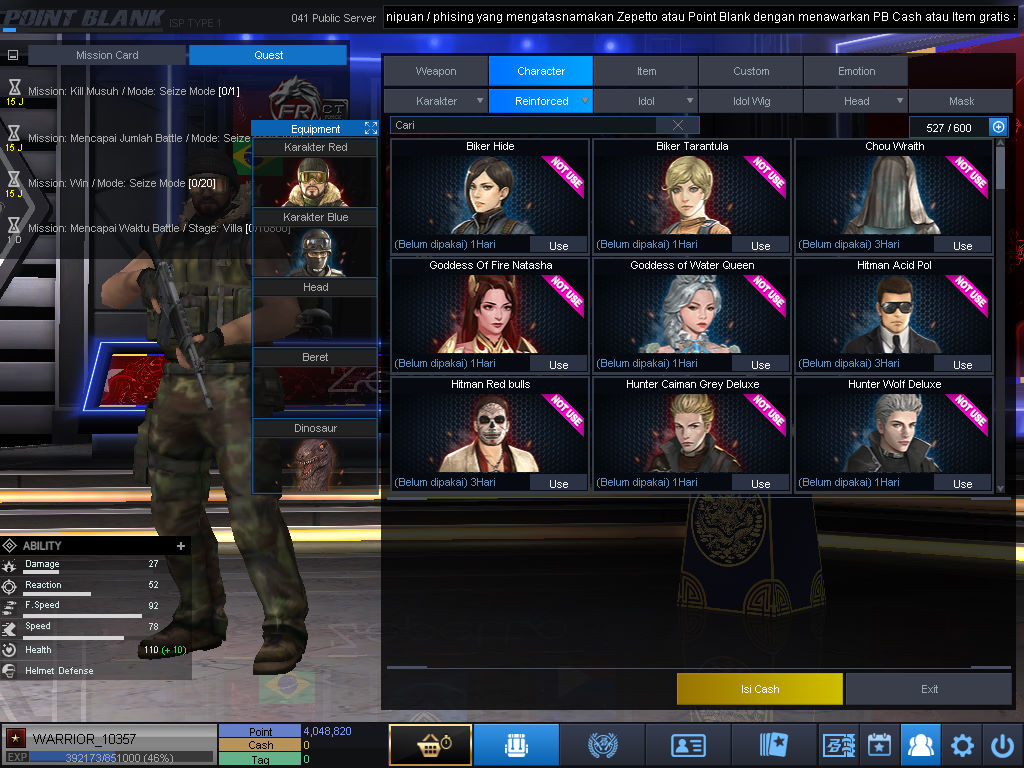Open the shop basket icon
The image size is (1024, 768).
pos(430,745)
